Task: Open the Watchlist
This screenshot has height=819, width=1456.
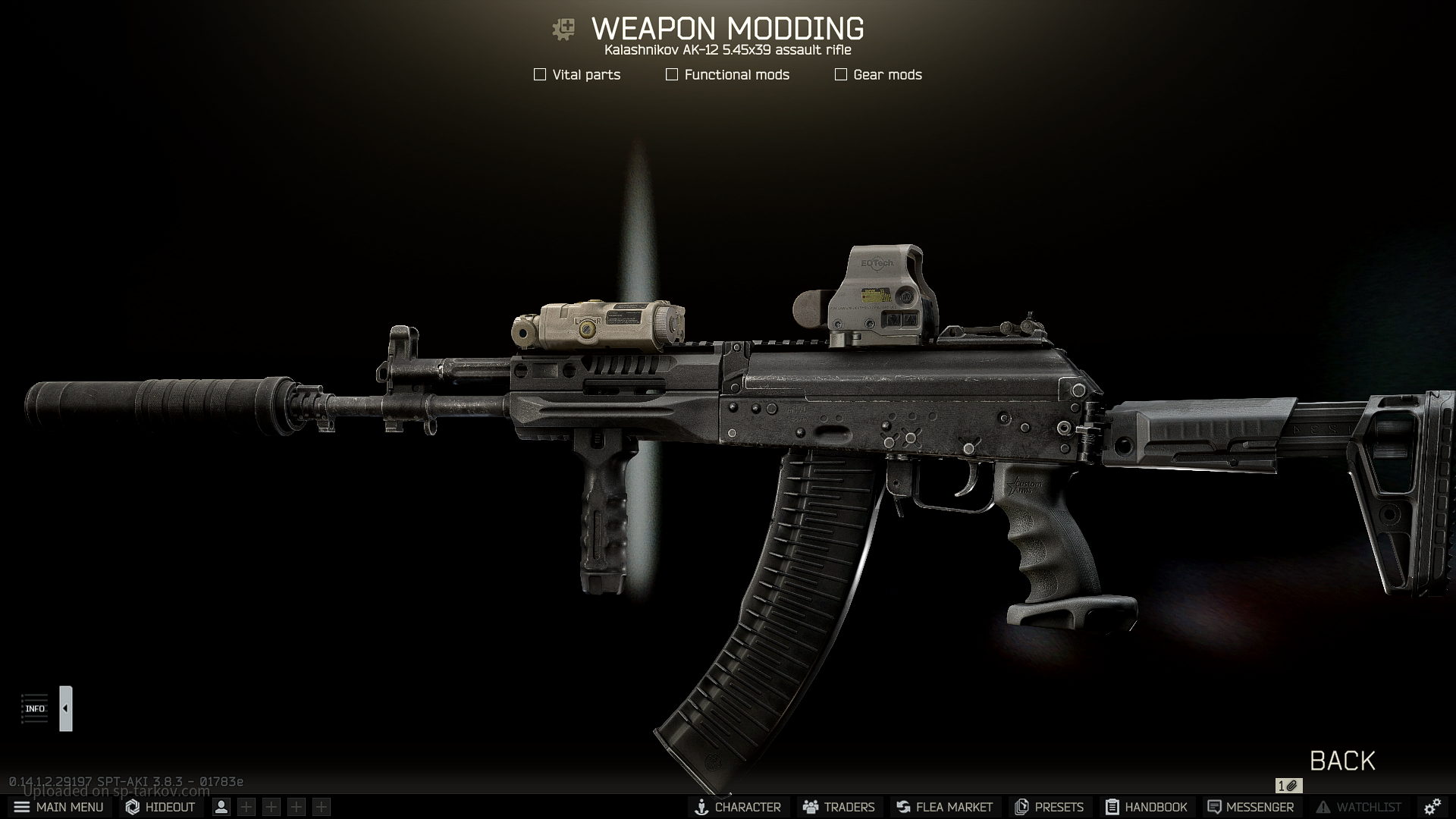Action: tap(1359, 807)
